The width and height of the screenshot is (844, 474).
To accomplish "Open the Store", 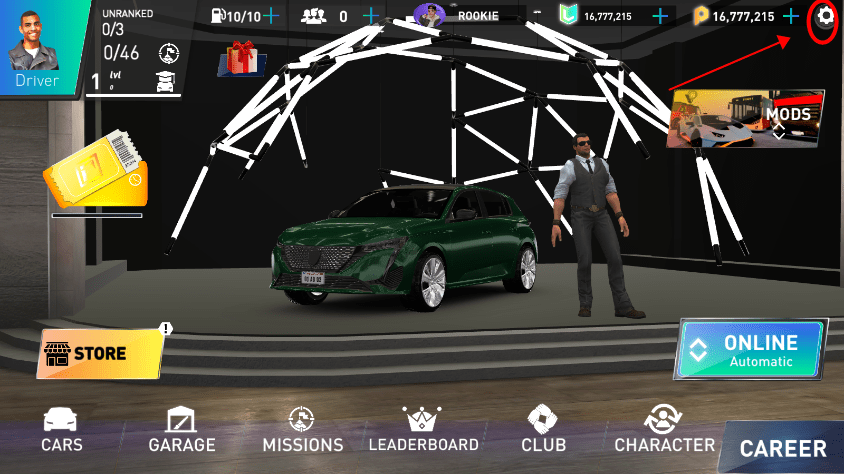I will tap(100, 353).
